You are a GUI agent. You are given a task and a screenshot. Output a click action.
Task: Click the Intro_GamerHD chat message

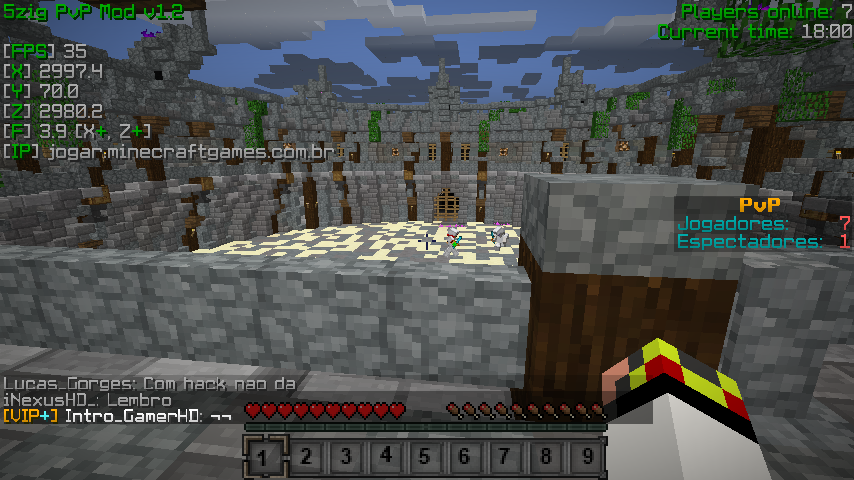coord(118,415)
